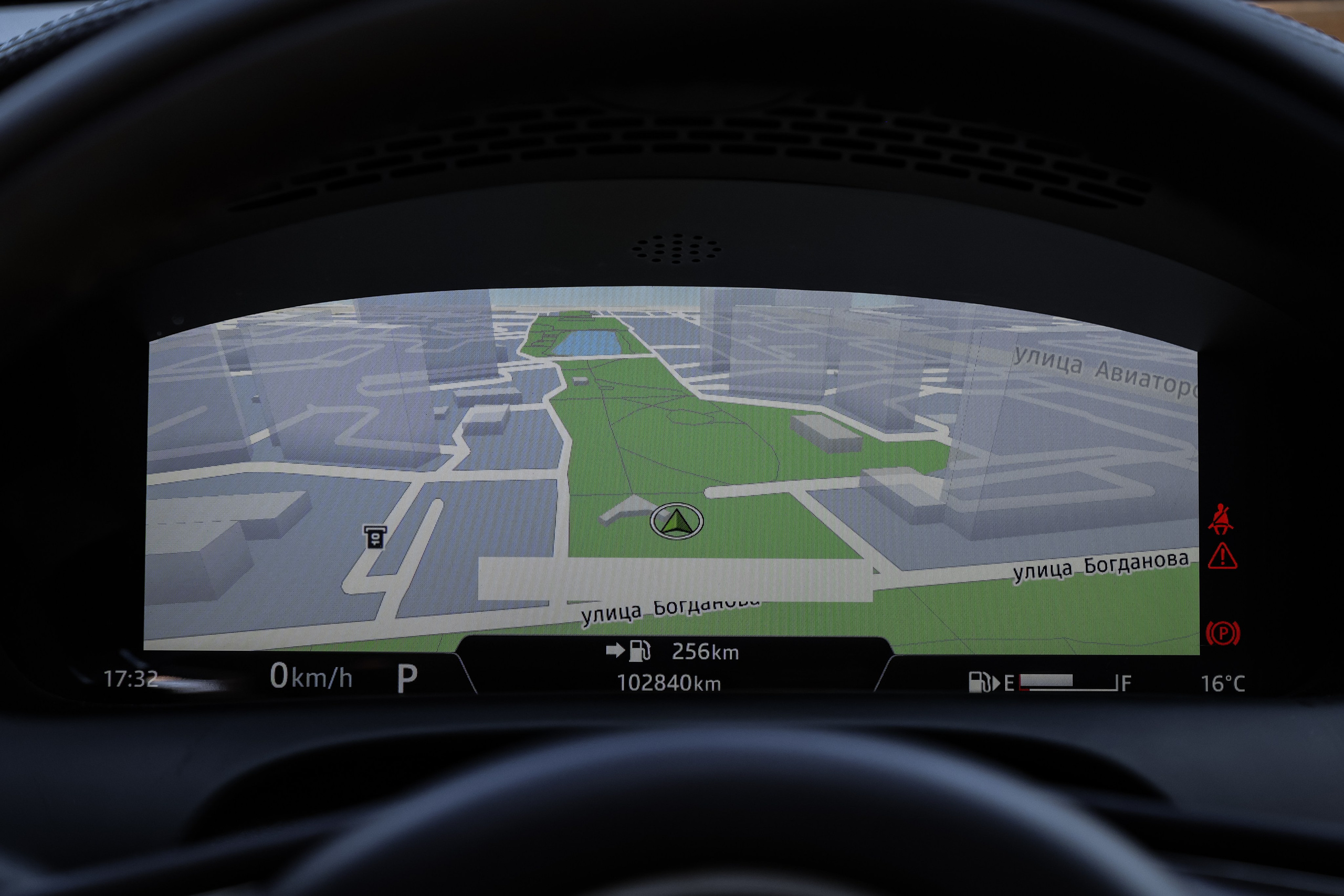The width and height of the screenshot is (1344, 896).
Task: Select the ATM point-of-interest map marker
Action: coord(375,537)
